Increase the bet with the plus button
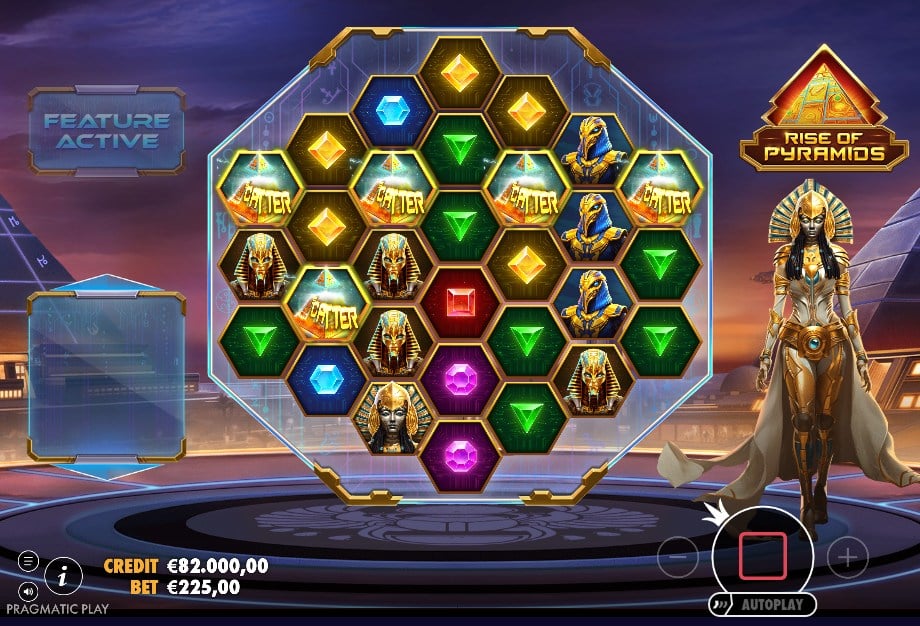The width and height of the screenshot is (920, 626). 847,557
